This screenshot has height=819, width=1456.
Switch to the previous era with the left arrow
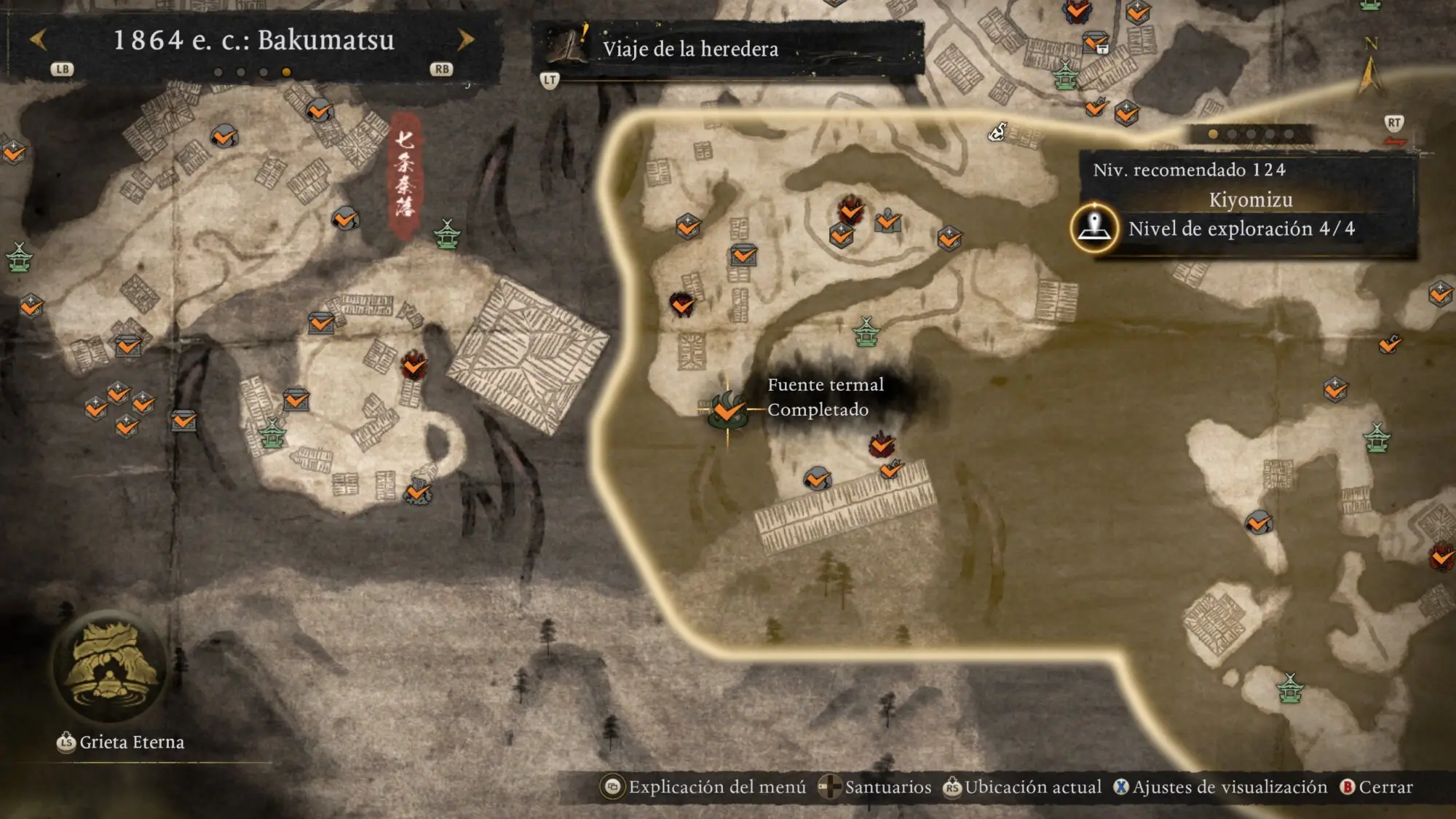pyautogui.click(x=39, y=39)
